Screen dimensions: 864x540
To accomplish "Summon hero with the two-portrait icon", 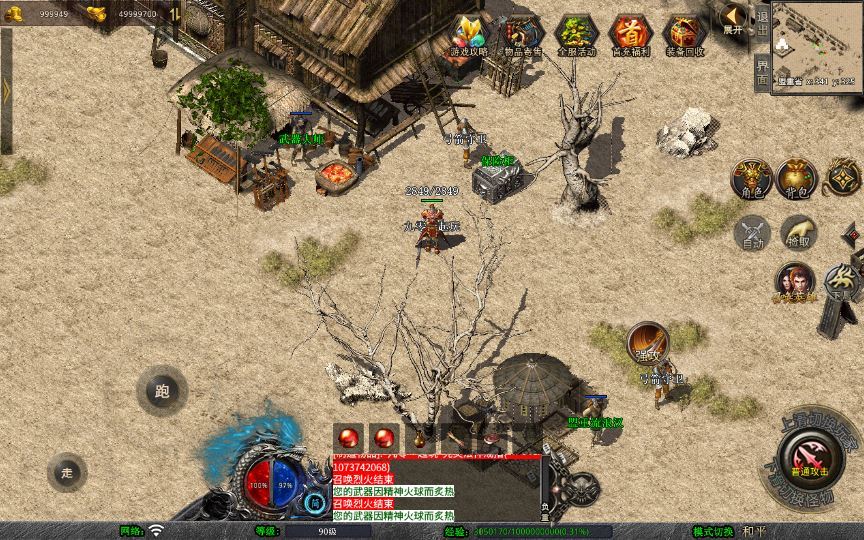I will click(794, 281).
